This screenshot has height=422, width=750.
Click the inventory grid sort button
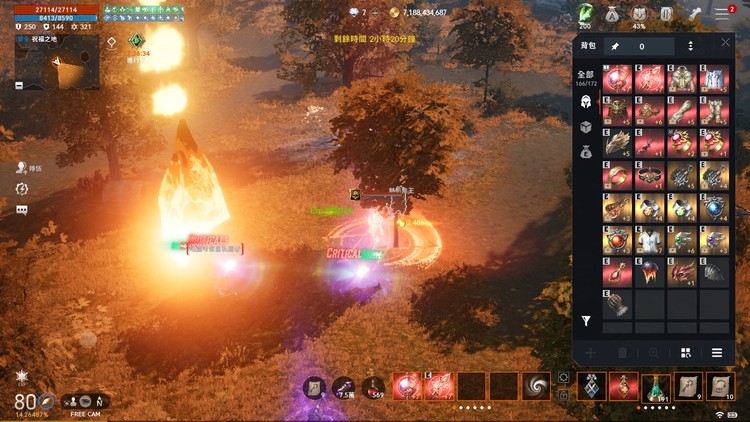[686, 353]
